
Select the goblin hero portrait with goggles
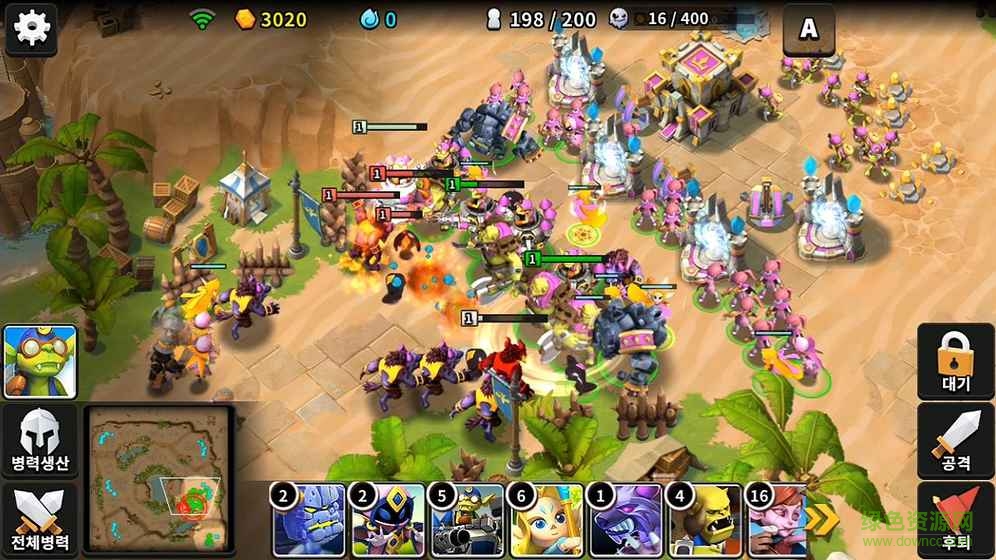pos(39,361)
